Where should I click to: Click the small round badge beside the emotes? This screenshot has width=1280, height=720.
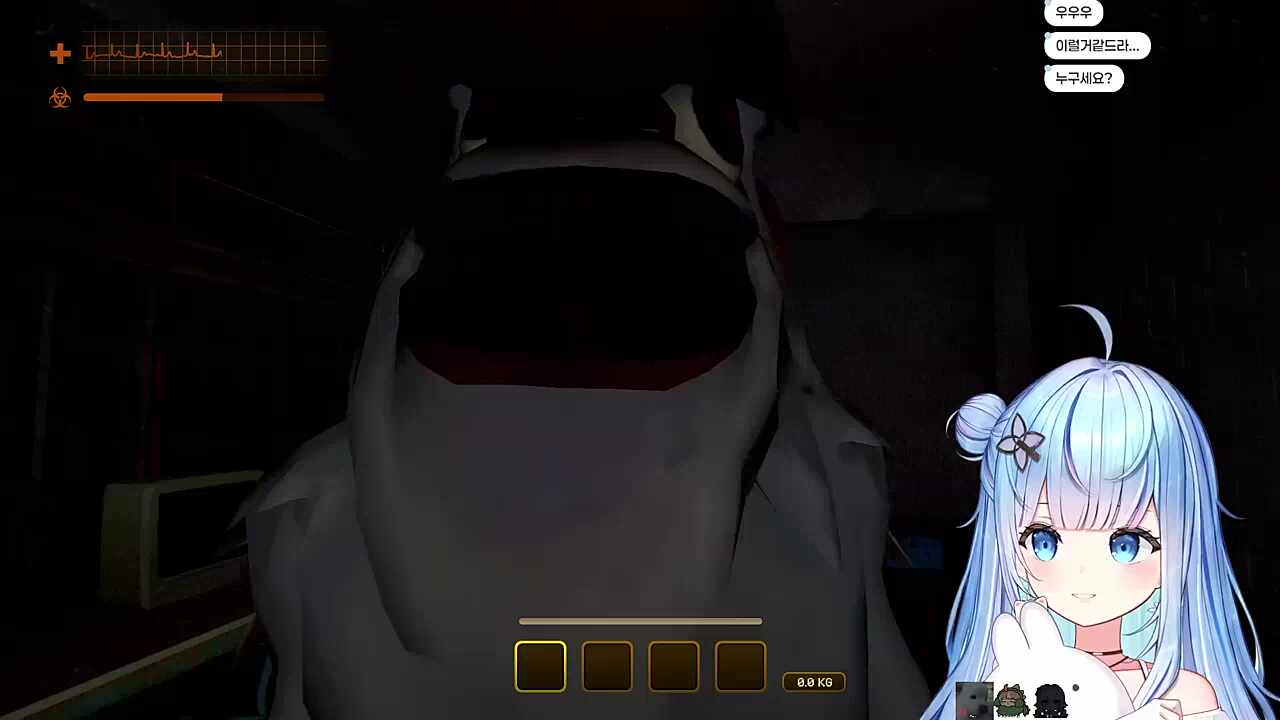point(1076,688)
